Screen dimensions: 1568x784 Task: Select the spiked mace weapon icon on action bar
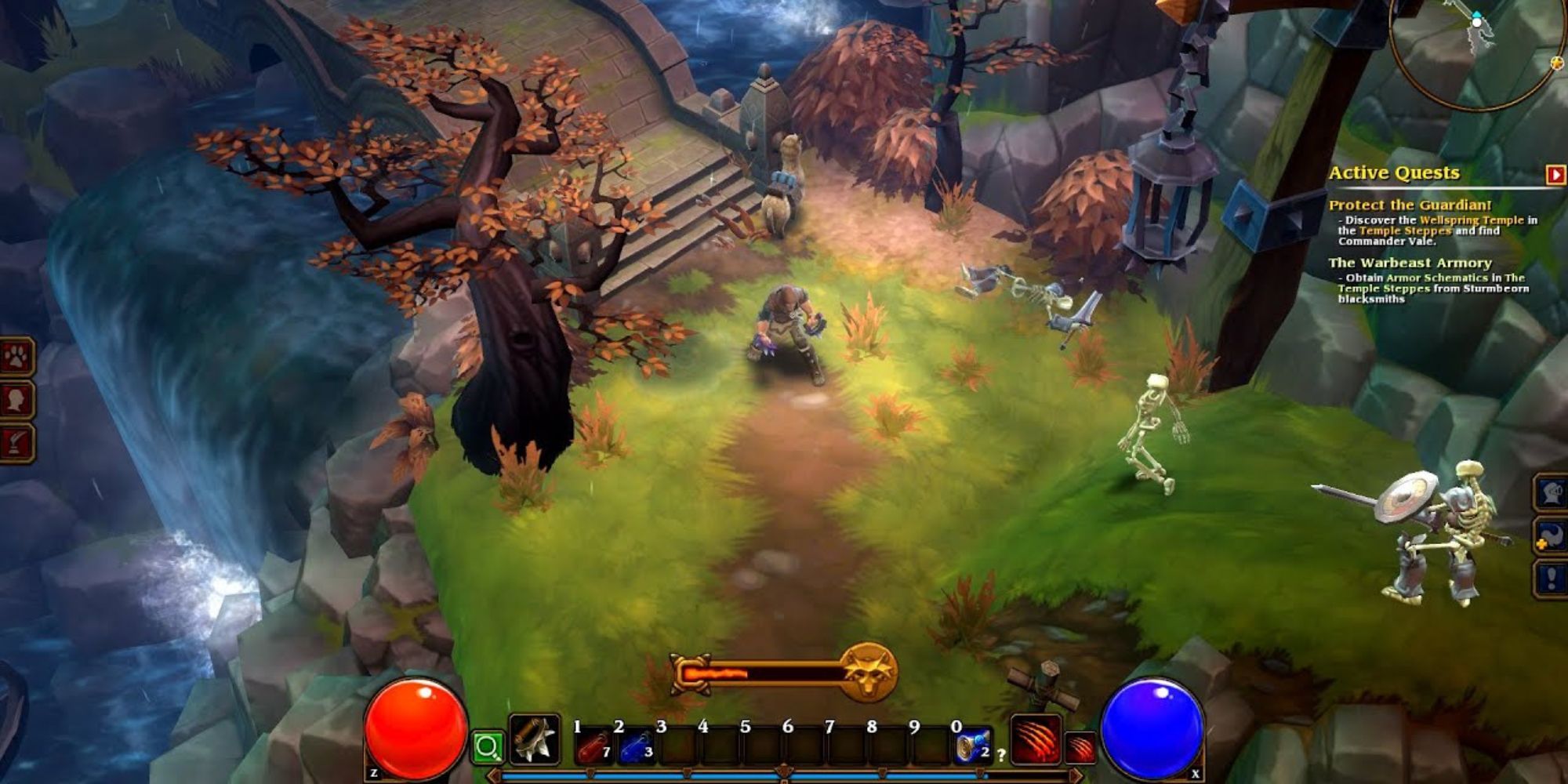click(533, 740)
